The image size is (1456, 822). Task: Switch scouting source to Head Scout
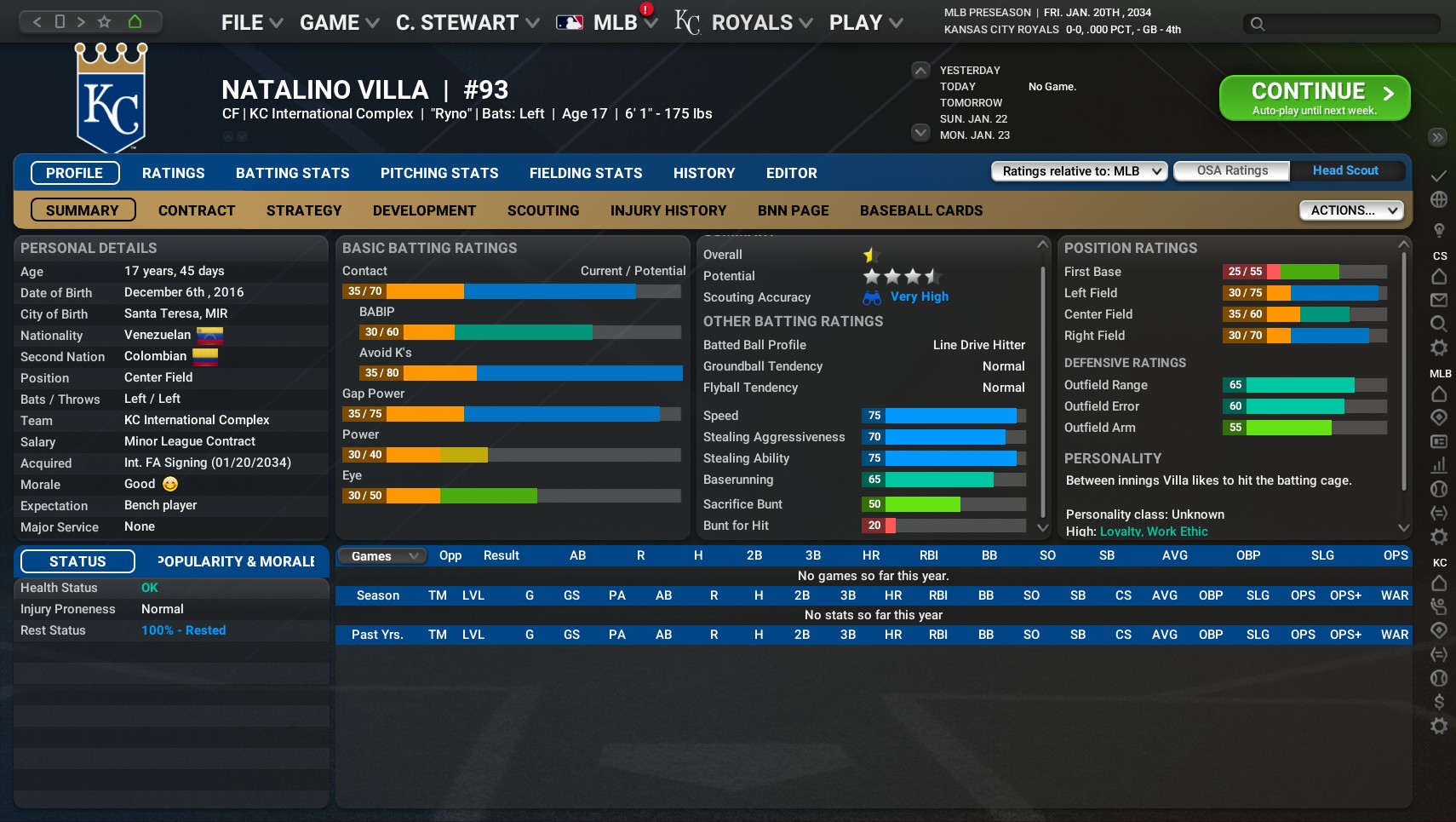click(x=1345, y=170)
